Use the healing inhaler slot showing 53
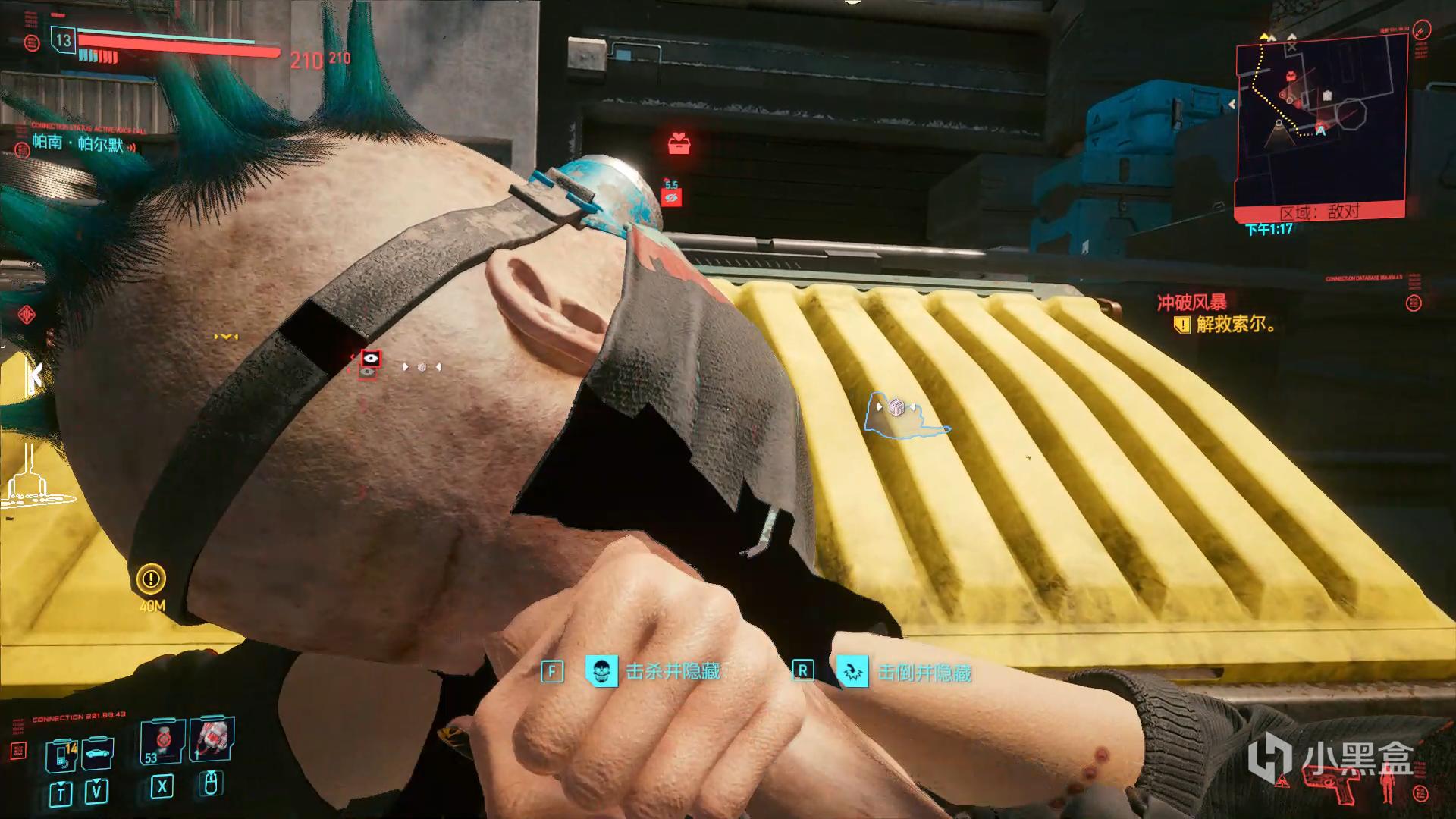Screen dimensions: 1456x819 162,742
